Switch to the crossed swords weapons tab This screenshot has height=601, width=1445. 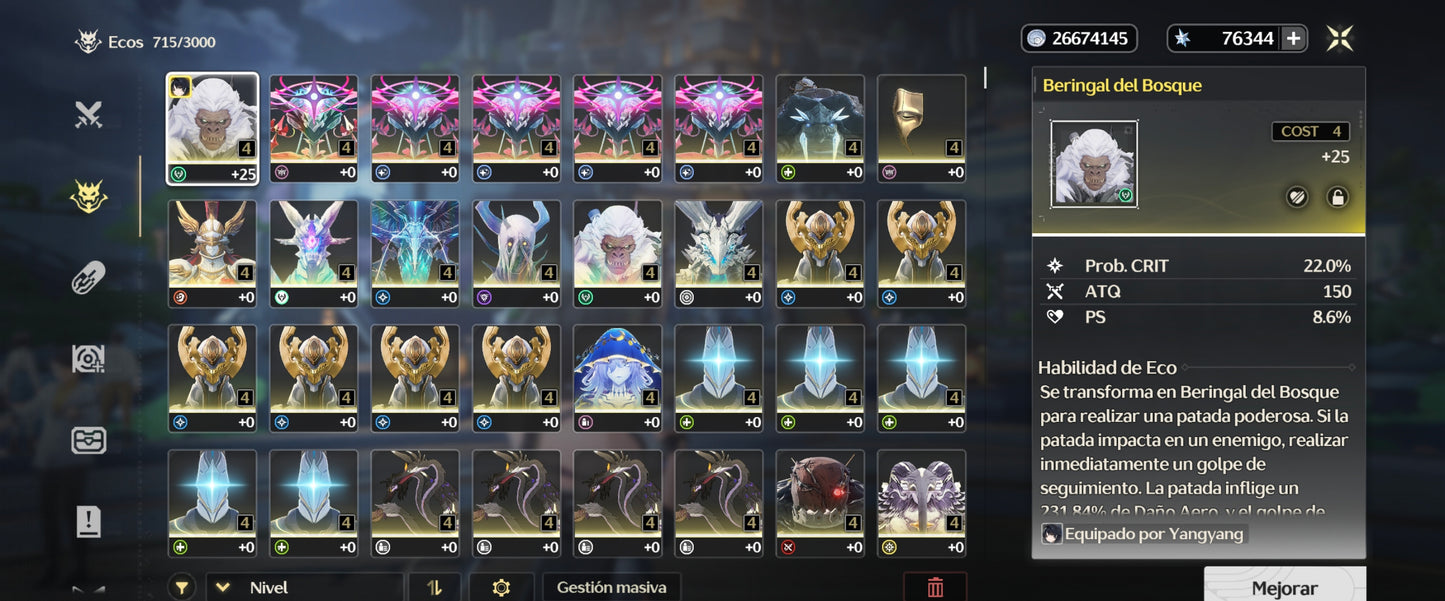[89, 116]
